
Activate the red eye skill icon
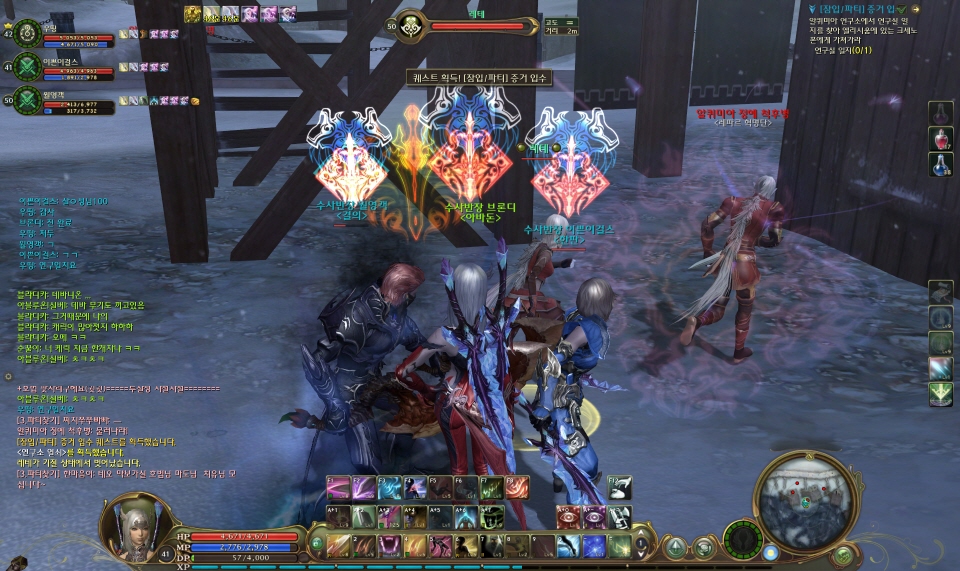click(569, 517)
